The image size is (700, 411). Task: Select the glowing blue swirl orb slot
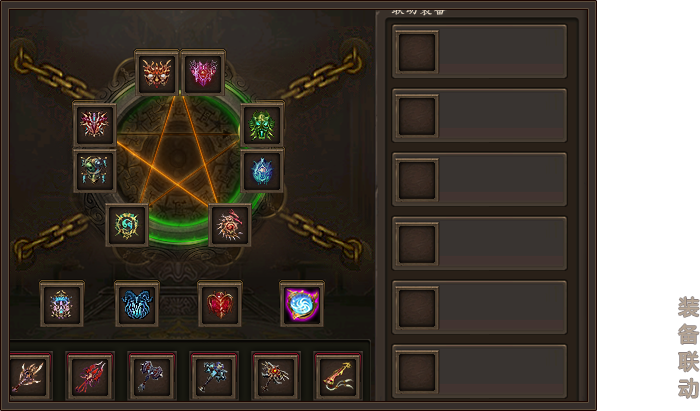pyautogui.click(x=301, y=304)
